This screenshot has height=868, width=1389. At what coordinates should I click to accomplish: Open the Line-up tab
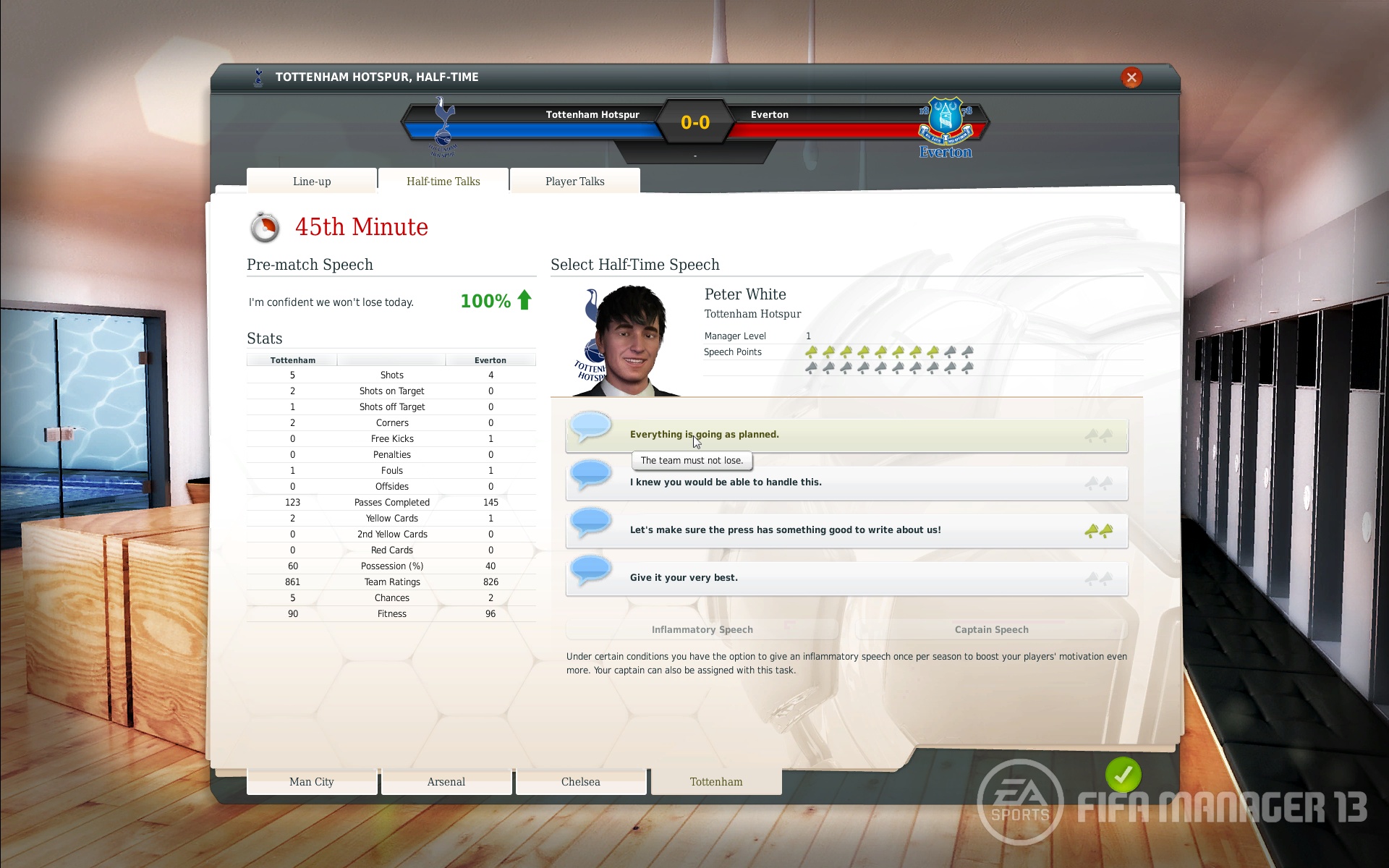(312, 182)
